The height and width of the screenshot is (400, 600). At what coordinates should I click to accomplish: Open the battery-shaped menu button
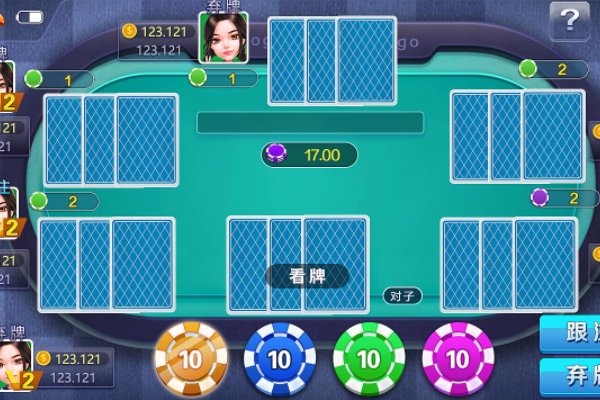(x=29, y=17)
